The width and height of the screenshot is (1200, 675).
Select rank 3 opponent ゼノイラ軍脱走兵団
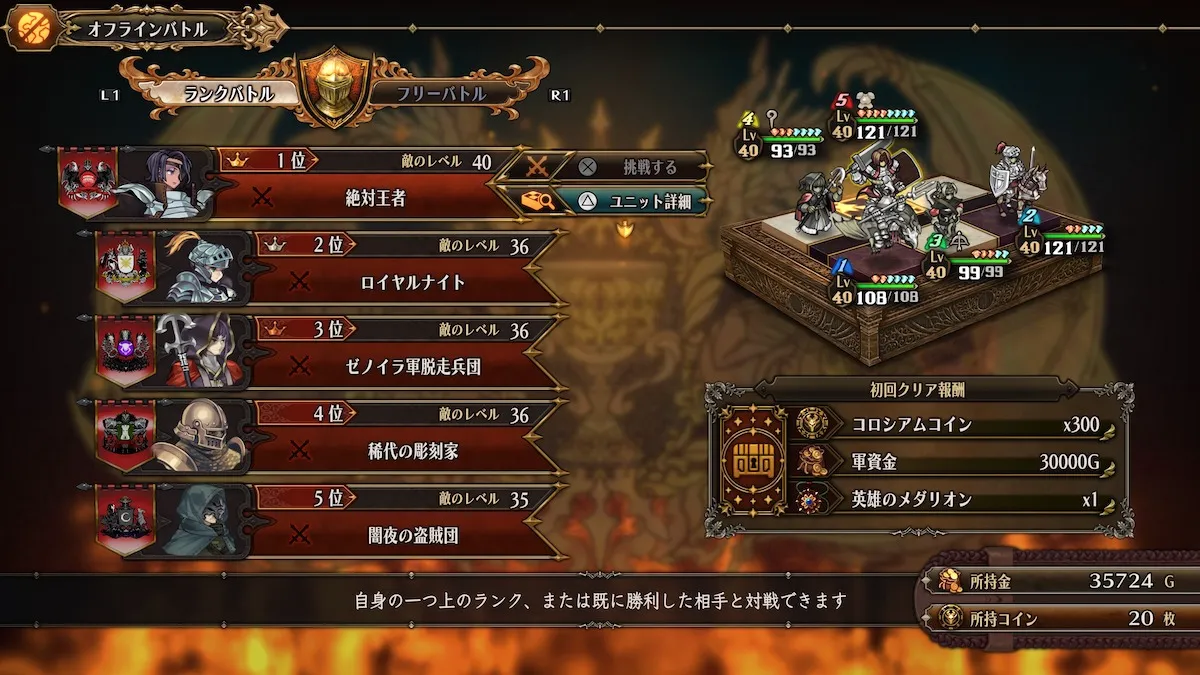[x=412, y=367]
